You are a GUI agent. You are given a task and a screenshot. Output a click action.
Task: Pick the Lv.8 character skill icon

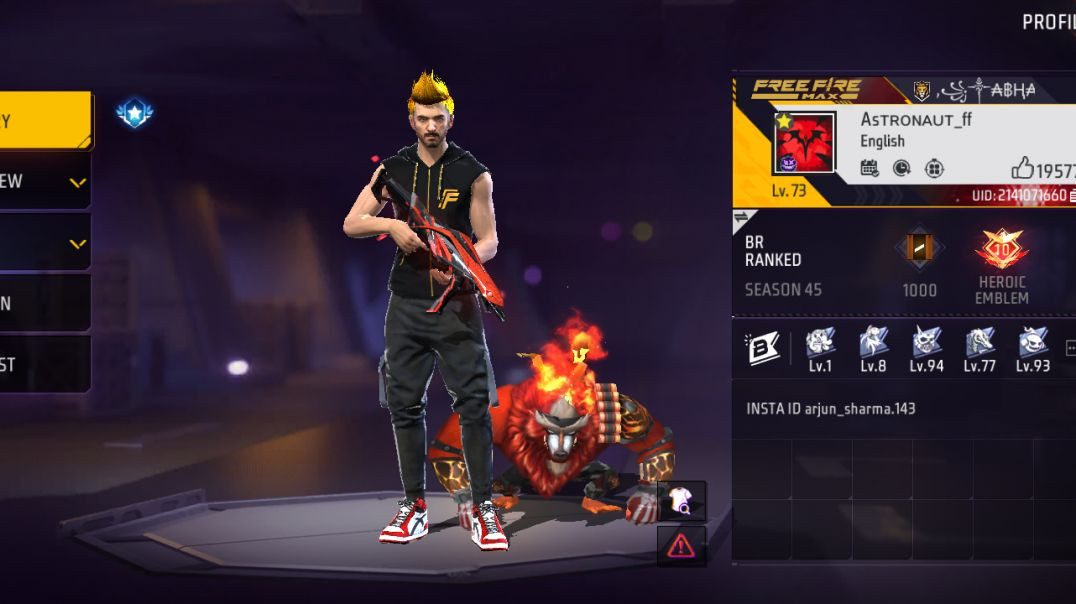873,343
